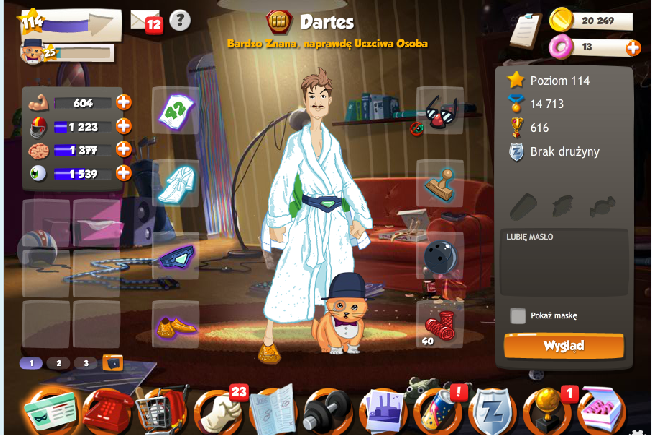Image resolution: width=652 pixels, height=435 pixels.
Task: Open the help question mark button
Action: tap(179, 19)
